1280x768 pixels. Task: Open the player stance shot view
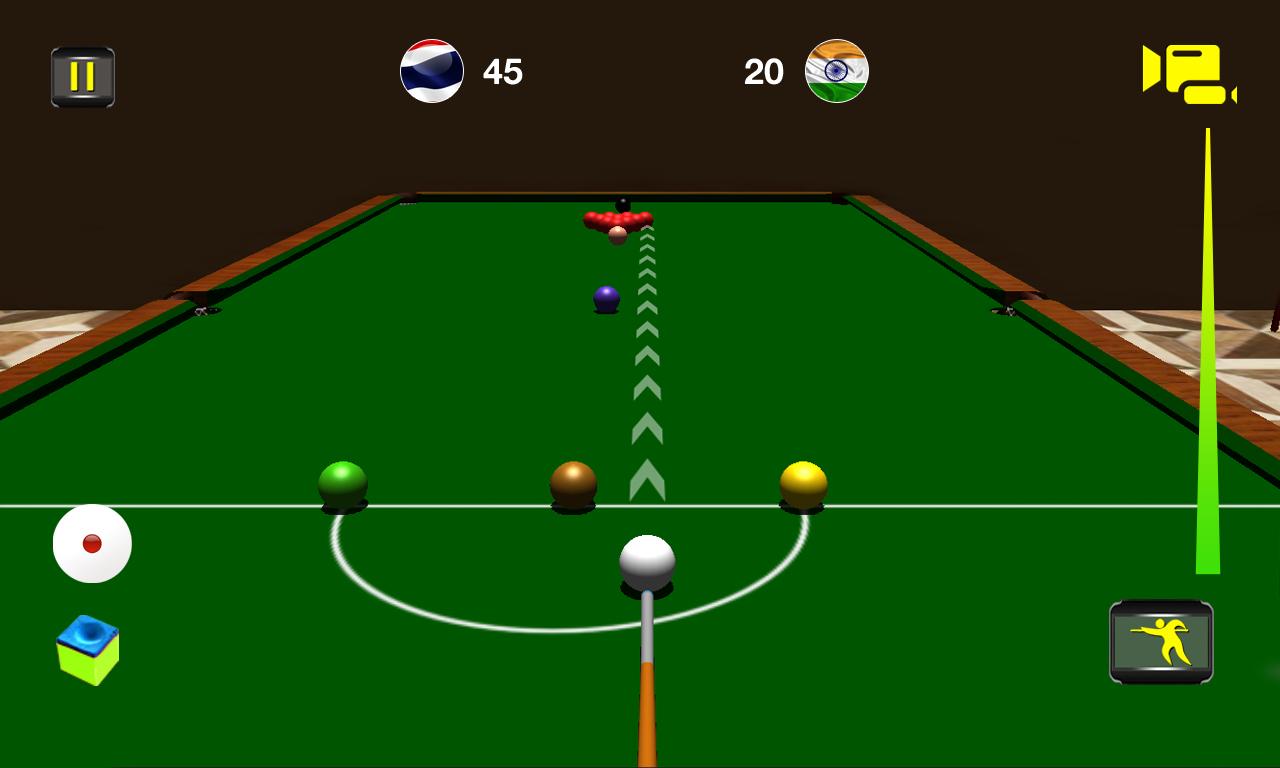click(x=1160, y=640)
